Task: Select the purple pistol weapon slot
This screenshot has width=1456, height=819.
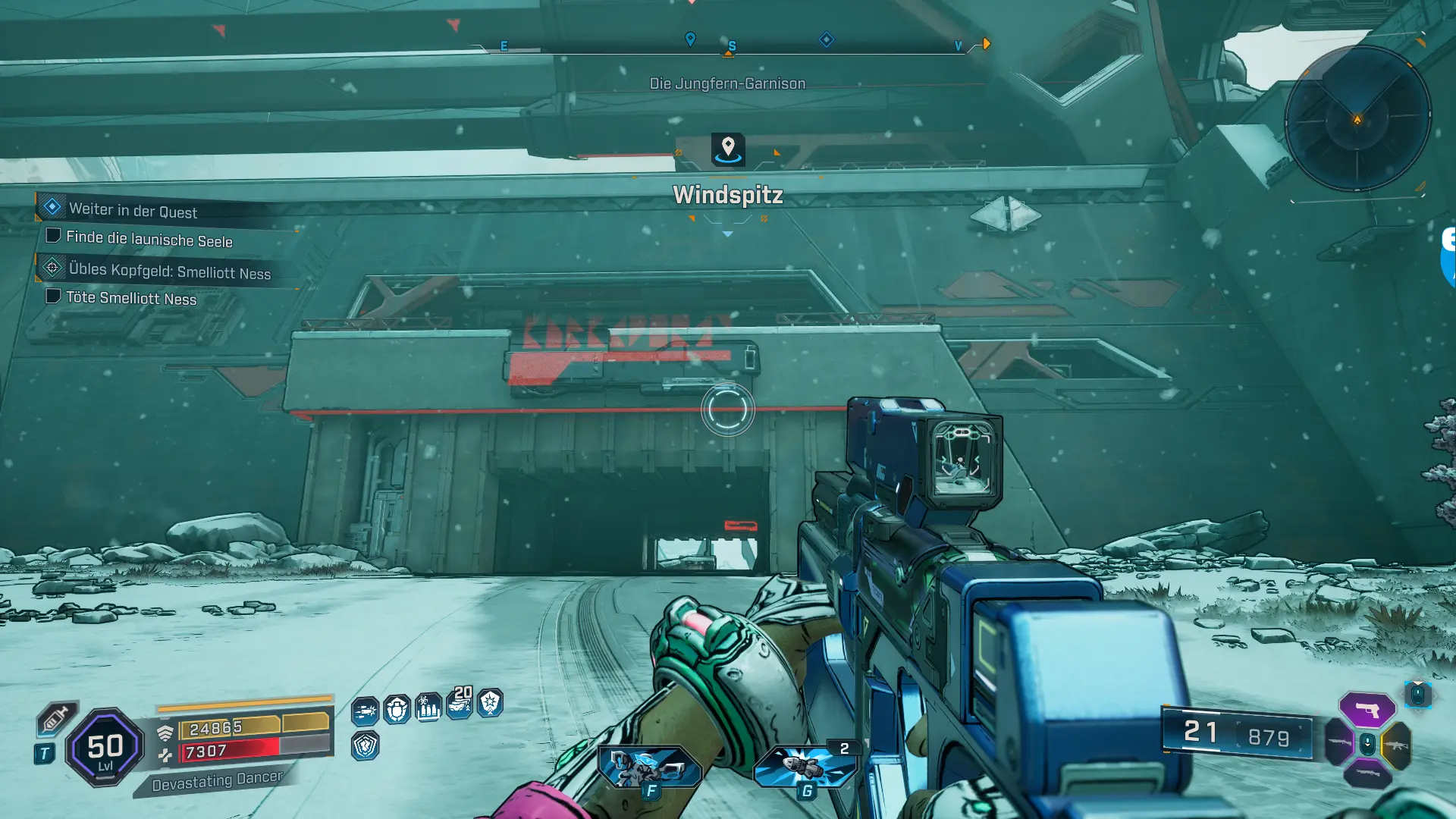Action: pos(1367,710)
